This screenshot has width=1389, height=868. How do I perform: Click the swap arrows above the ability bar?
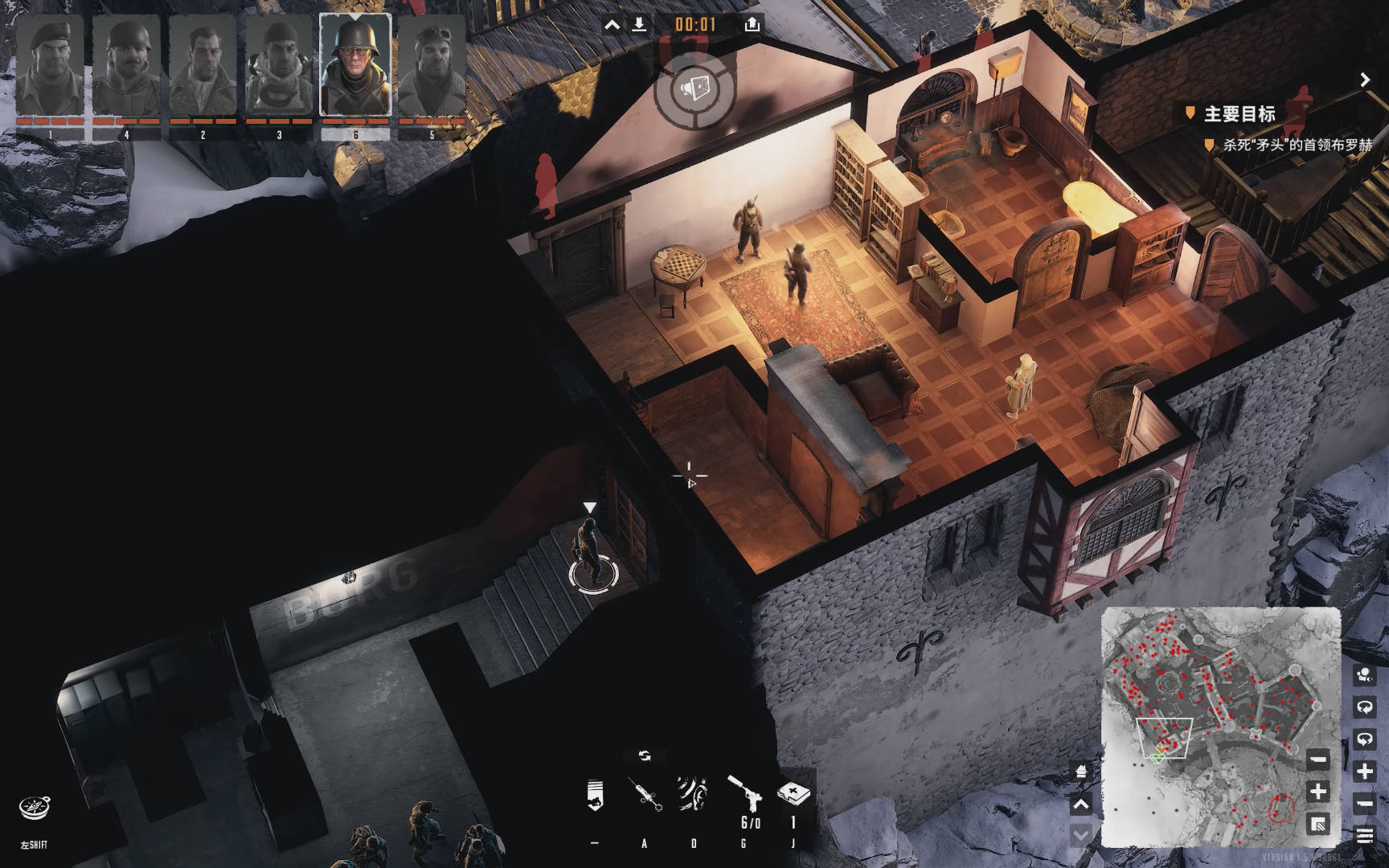pos(644,755)
